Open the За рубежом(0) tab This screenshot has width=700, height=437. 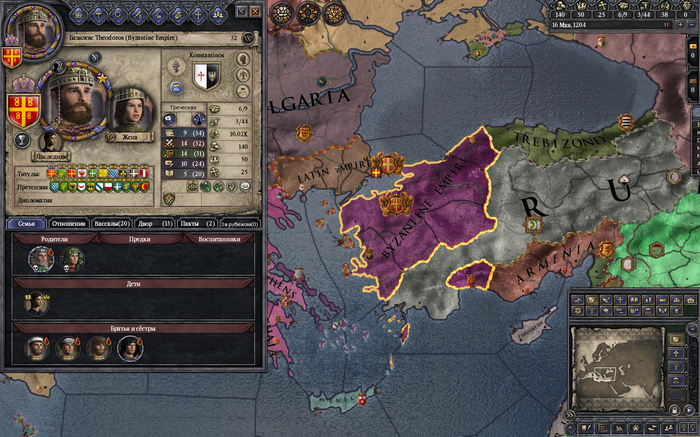pyautogui.click(x=239, y=223)
